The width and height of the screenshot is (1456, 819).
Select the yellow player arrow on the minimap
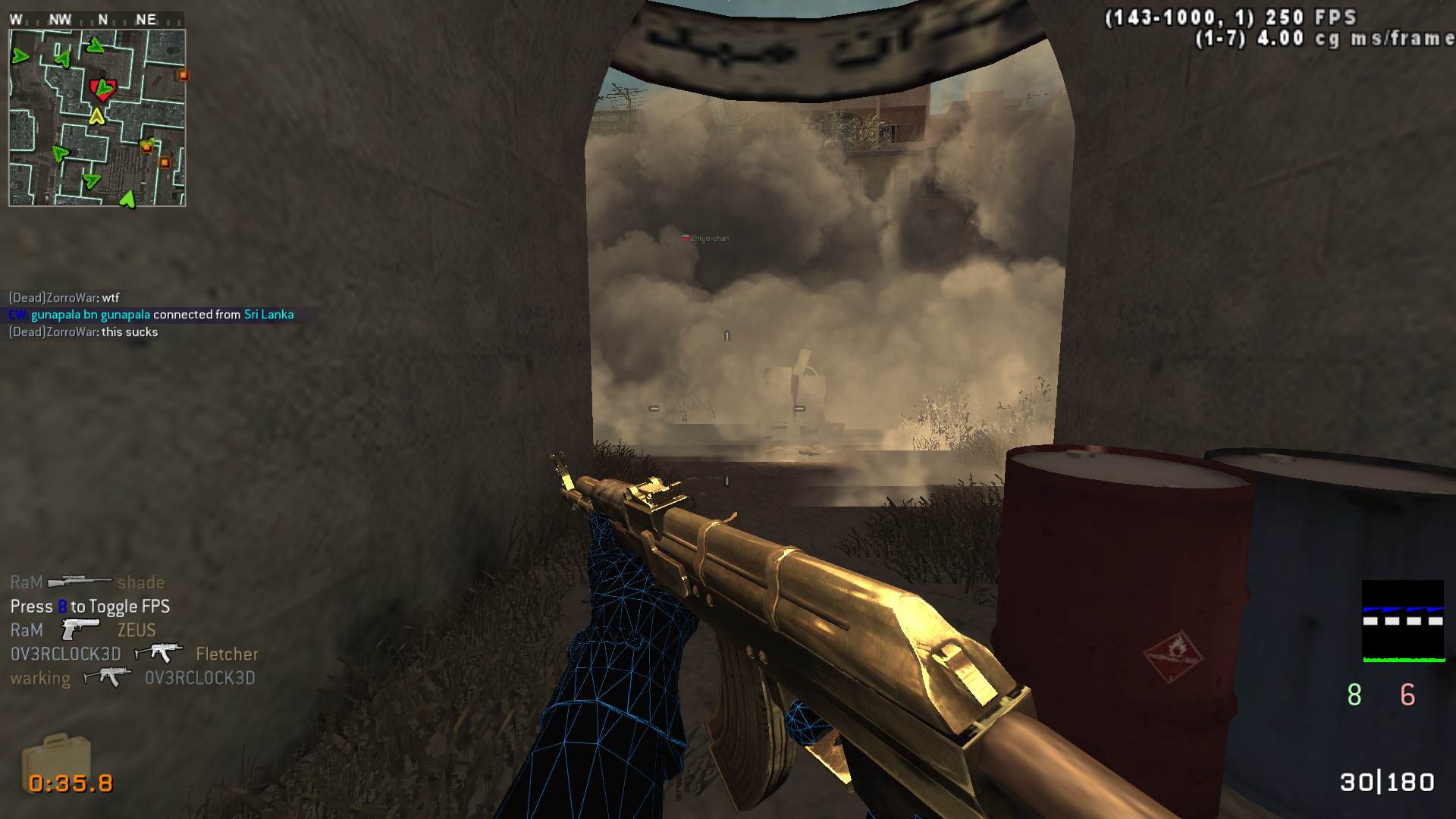tap(96, 117)
